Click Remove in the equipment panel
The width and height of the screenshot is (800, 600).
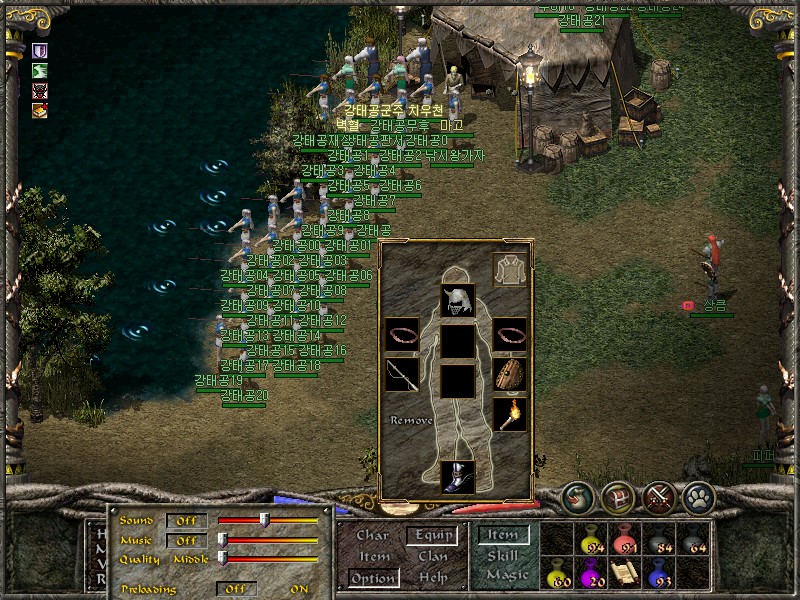(x=411, y=421)
